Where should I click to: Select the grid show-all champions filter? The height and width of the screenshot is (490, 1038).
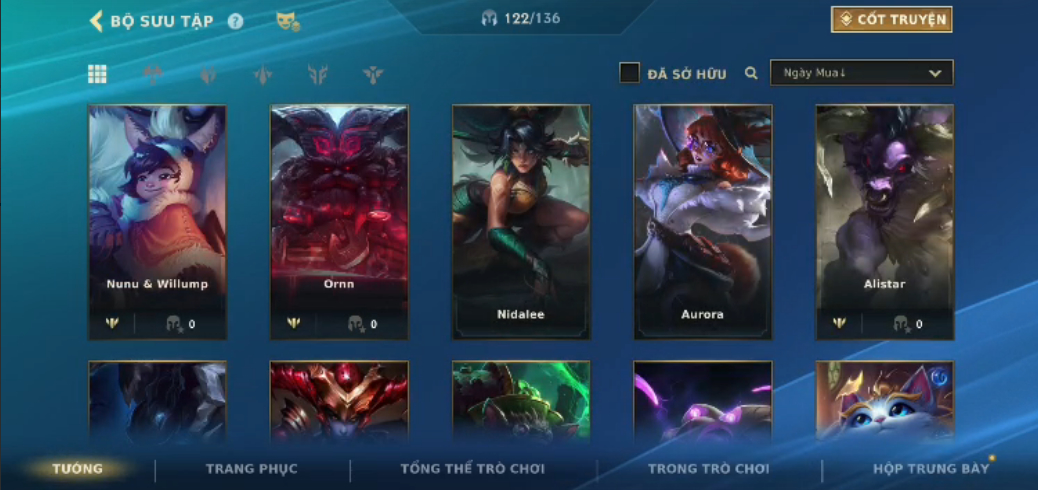[97, 74]
